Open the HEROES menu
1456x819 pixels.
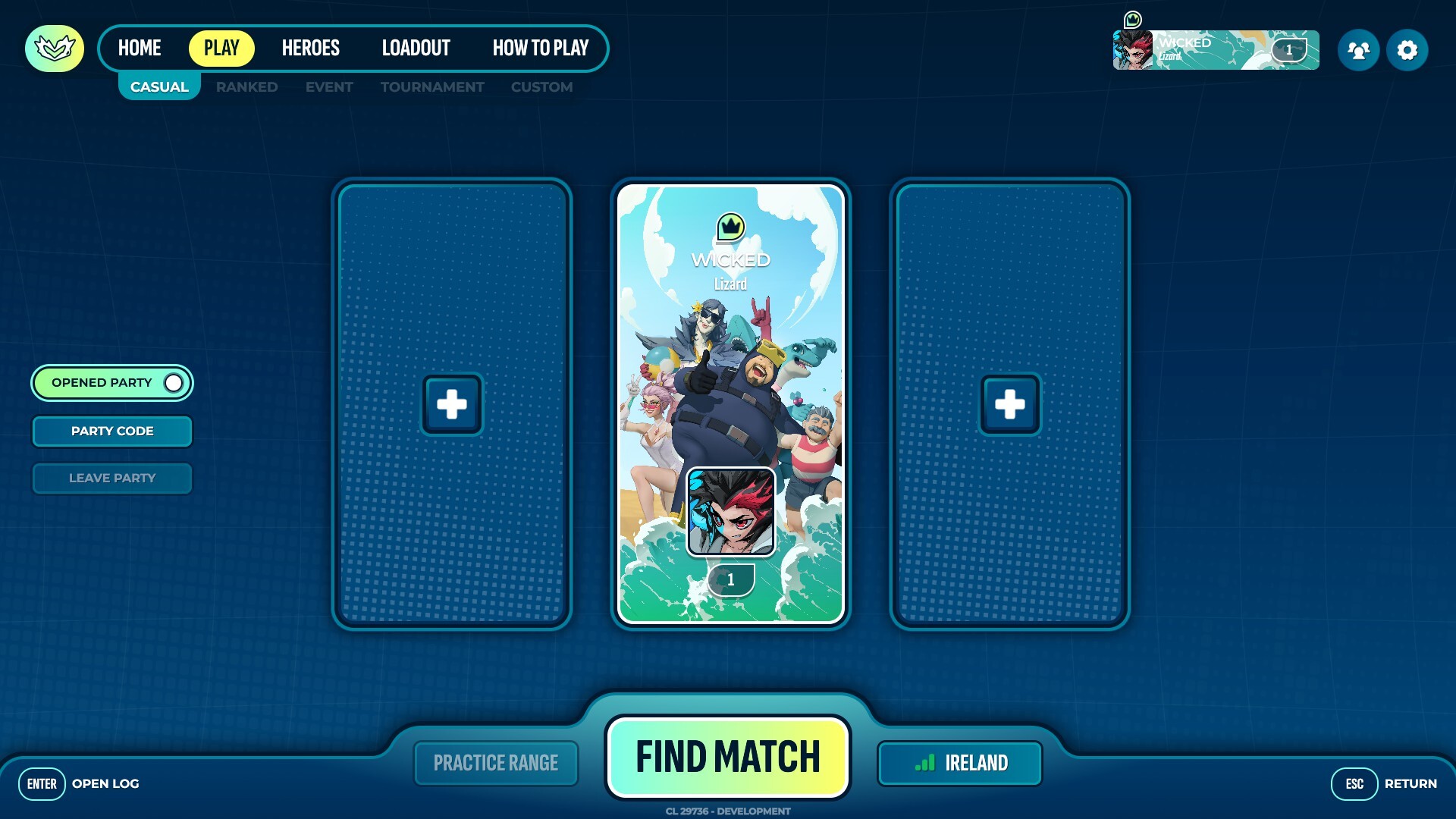coord(311,48)
